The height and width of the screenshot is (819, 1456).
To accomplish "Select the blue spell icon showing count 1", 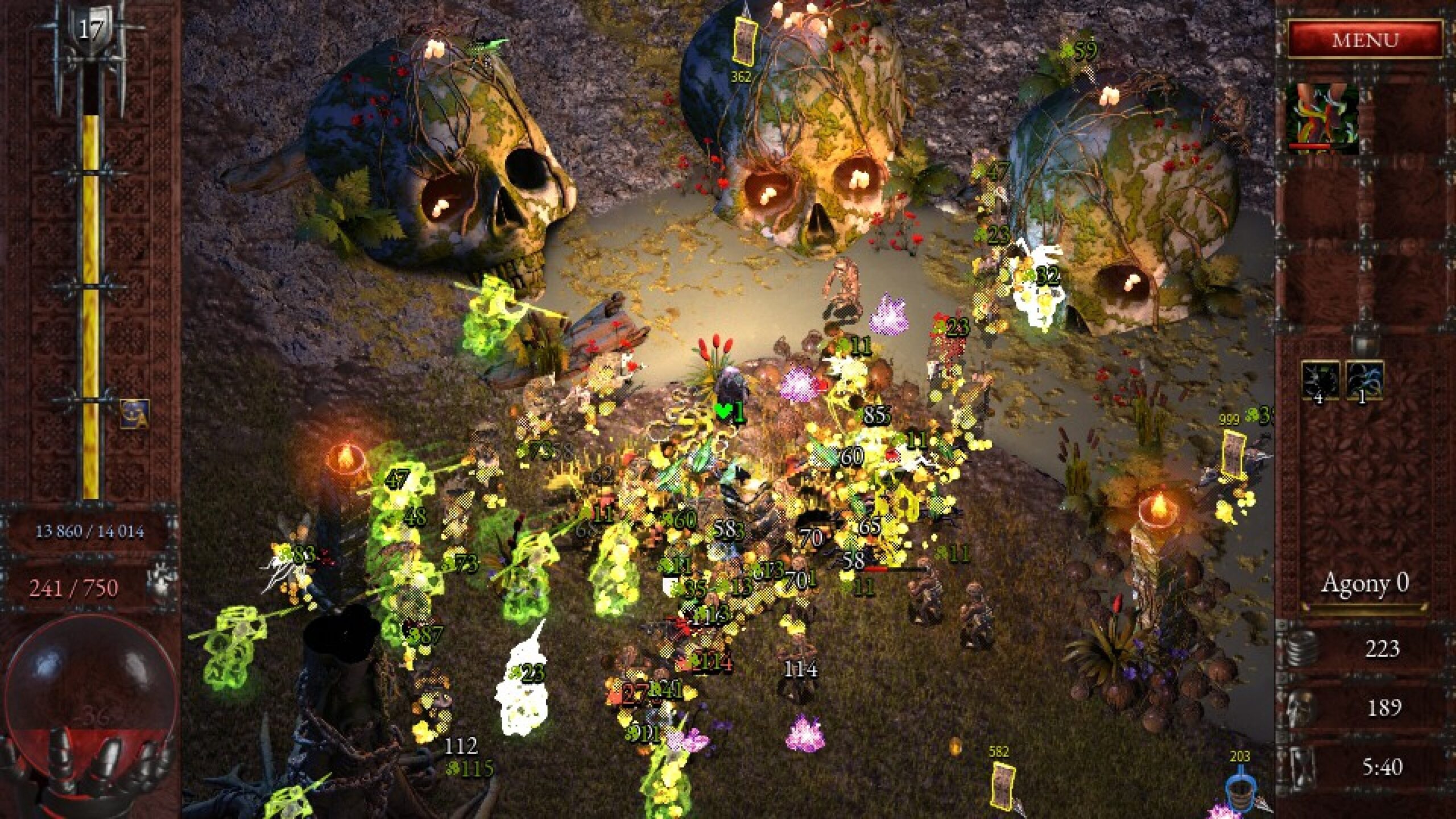I will (1365, 379).
